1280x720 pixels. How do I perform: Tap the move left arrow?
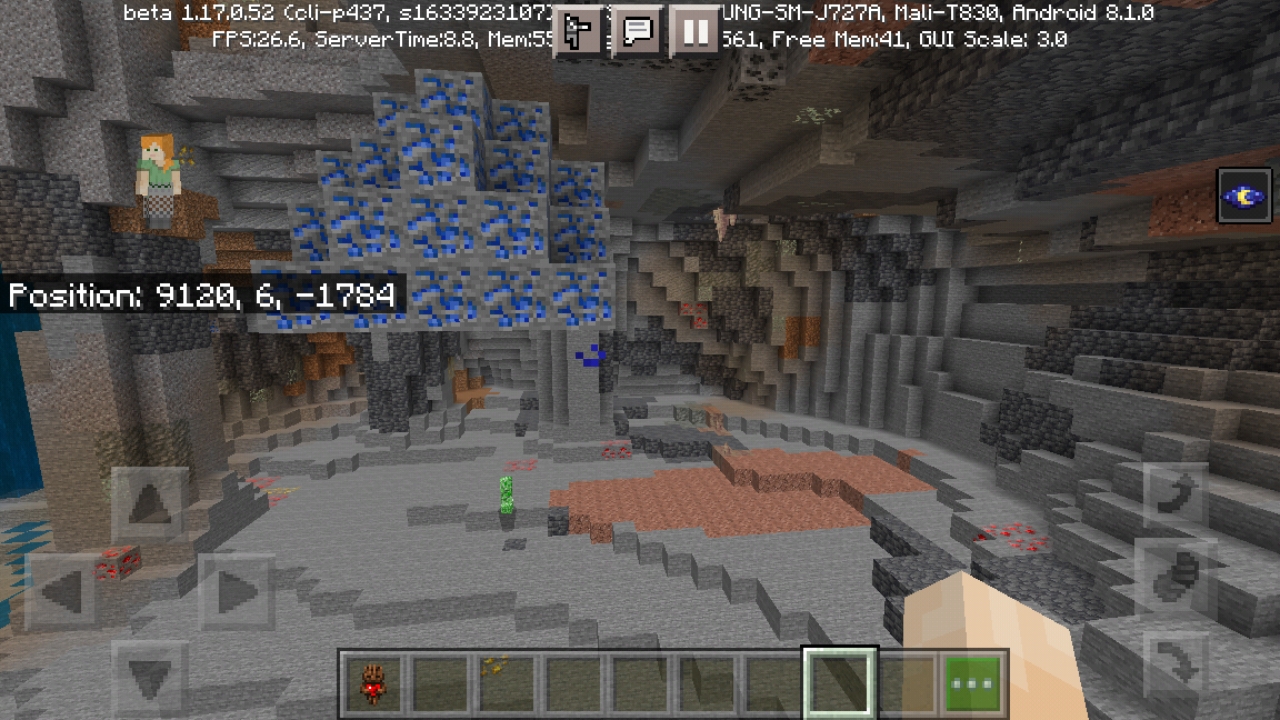(x=62, y=592)
